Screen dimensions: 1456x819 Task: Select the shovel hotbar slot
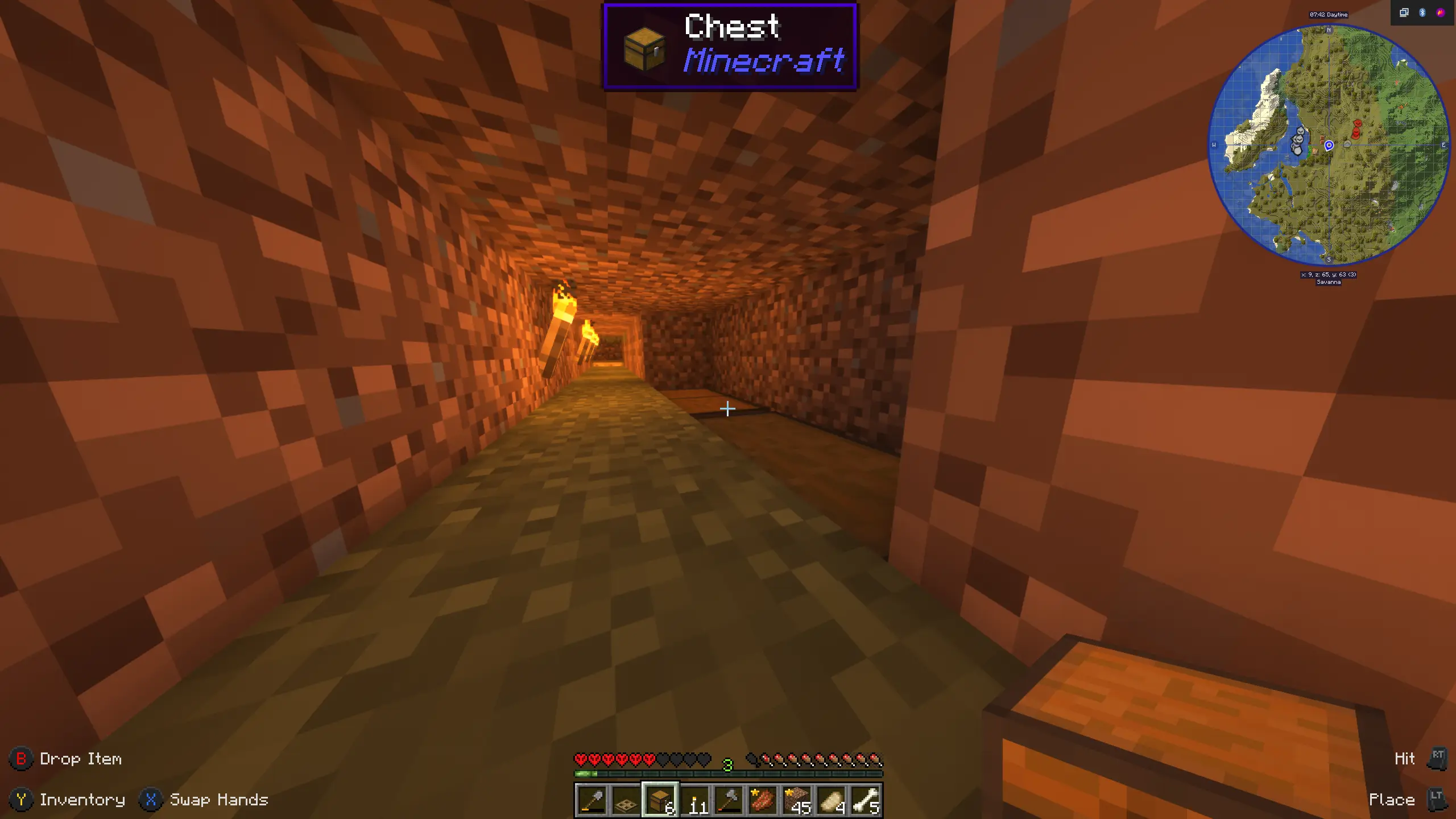click(591, 800)
